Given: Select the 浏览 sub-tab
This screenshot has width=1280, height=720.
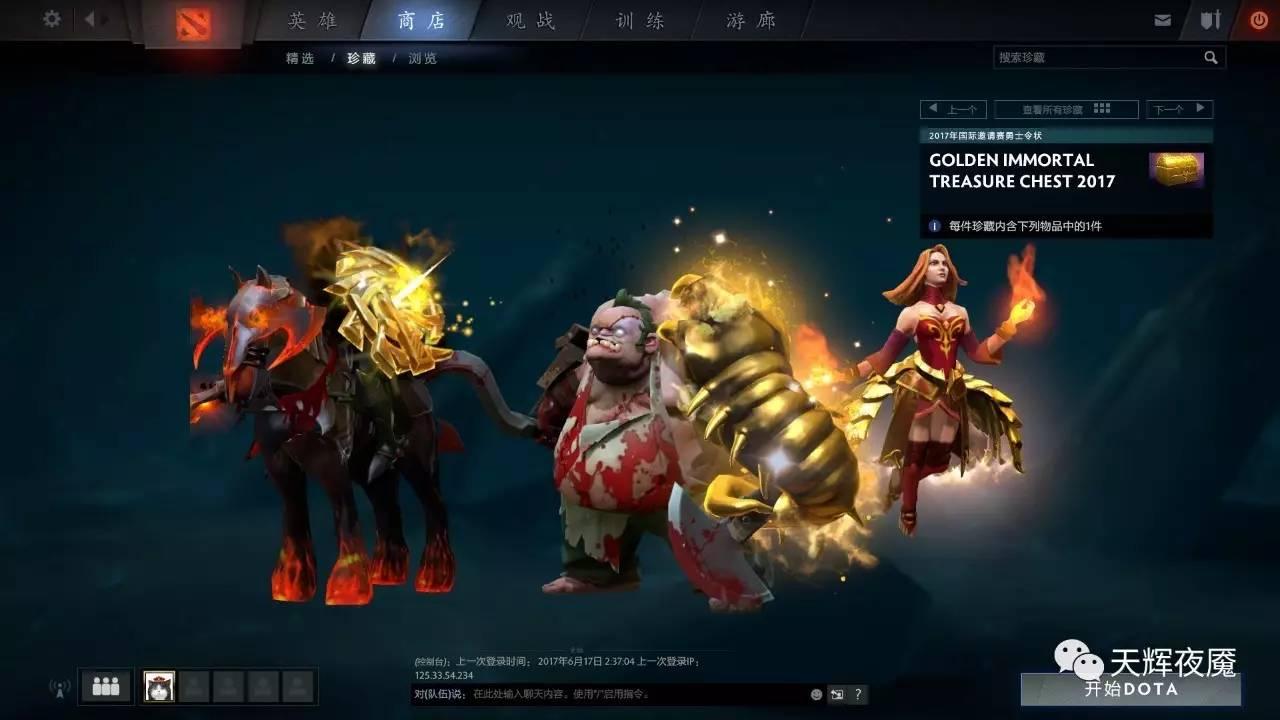Looking at the screenshot, I should click(421, 58).
